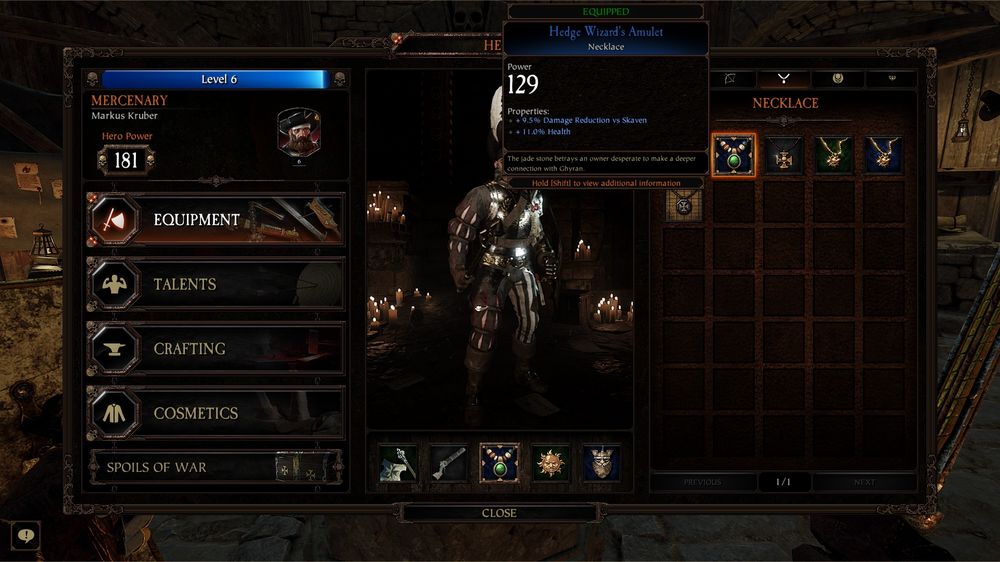
Task: Select the equipped mace and shield slot
Action: (x=397, y=463)
